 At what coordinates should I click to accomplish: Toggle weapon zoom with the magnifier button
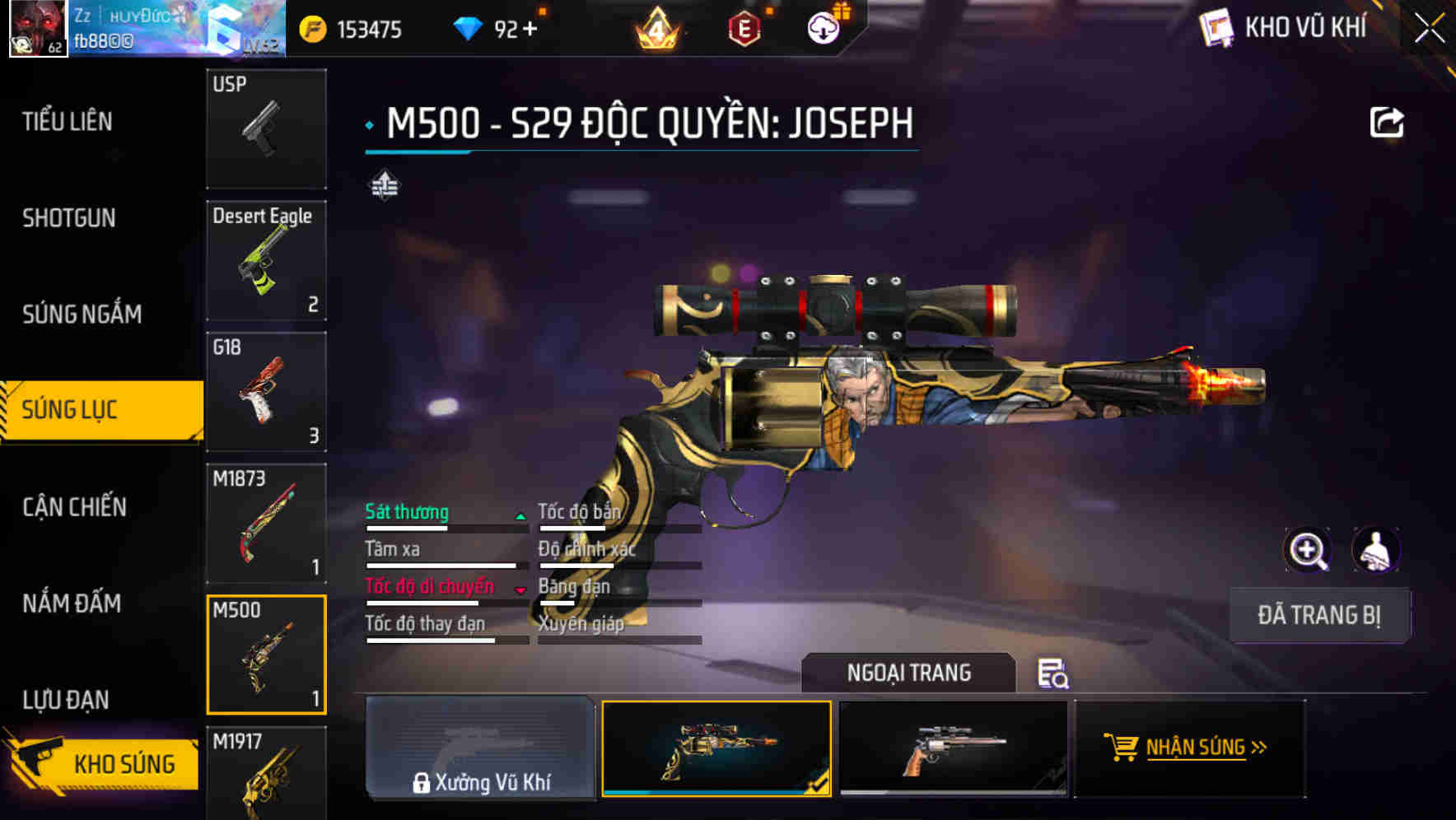[1309, 549]
